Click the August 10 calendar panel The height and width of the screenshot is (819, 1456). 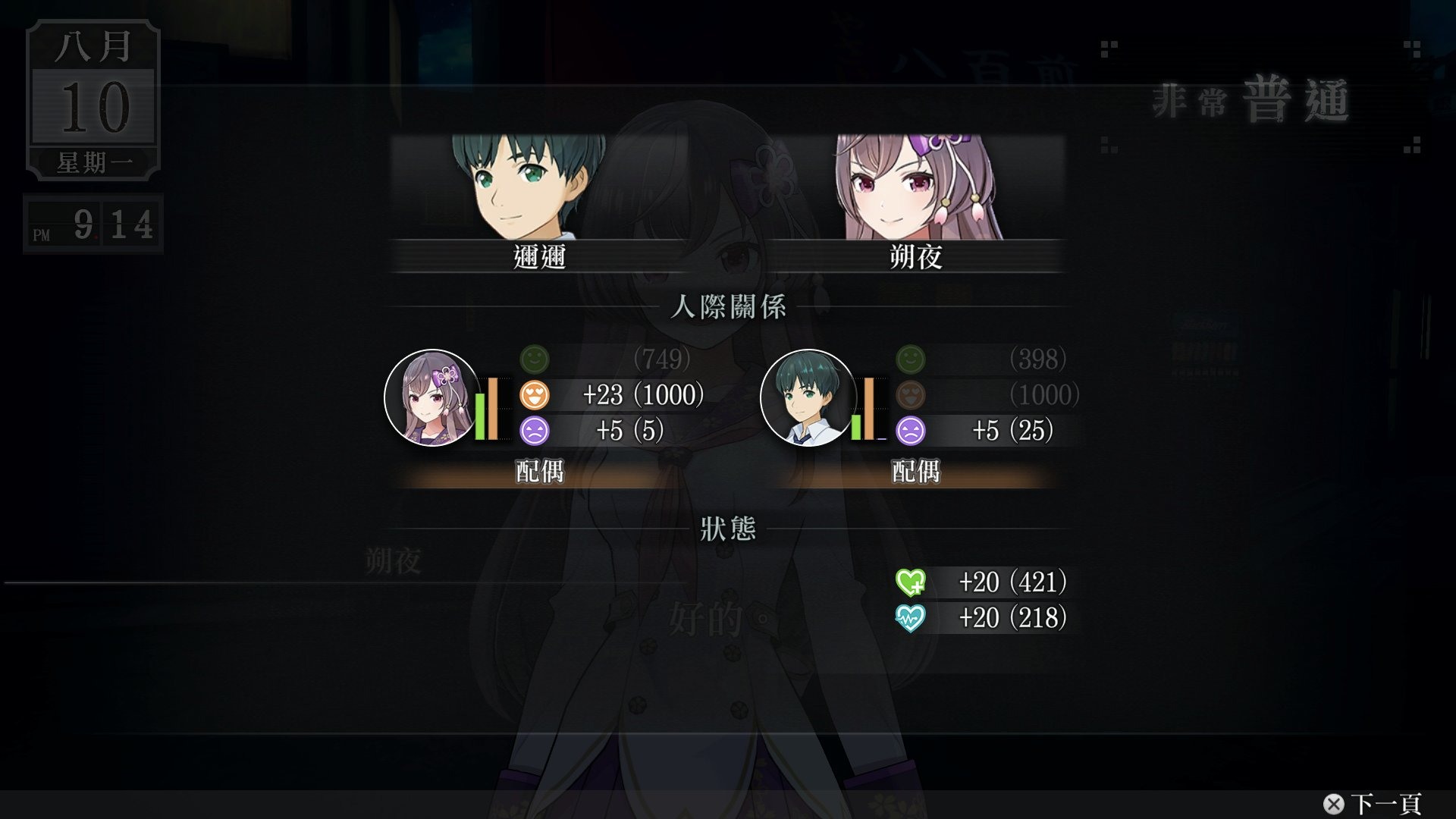click(x=93, y=99)
